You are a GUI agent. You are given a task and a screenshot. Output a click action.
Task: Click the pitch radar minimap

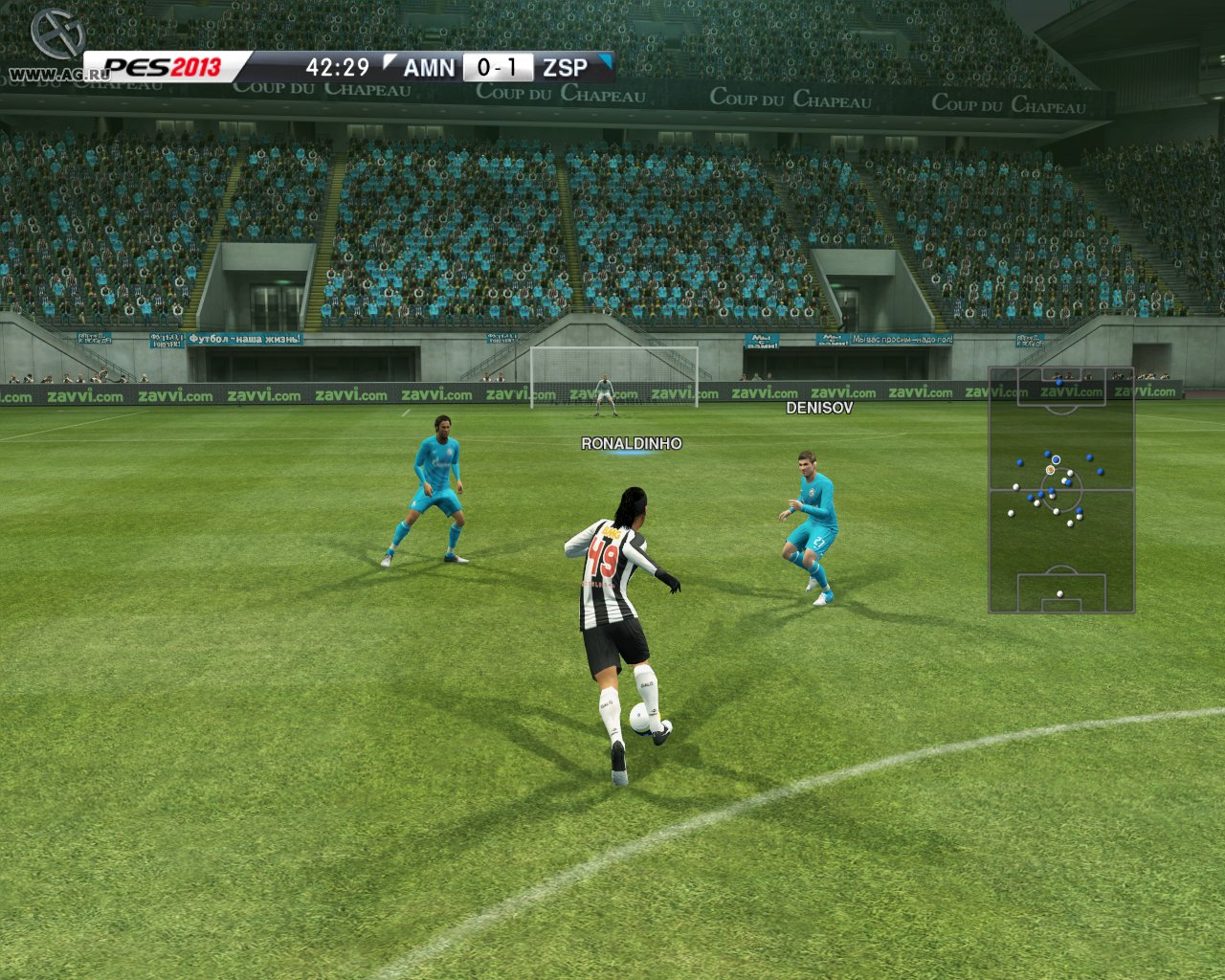[x=1060, y=489]
